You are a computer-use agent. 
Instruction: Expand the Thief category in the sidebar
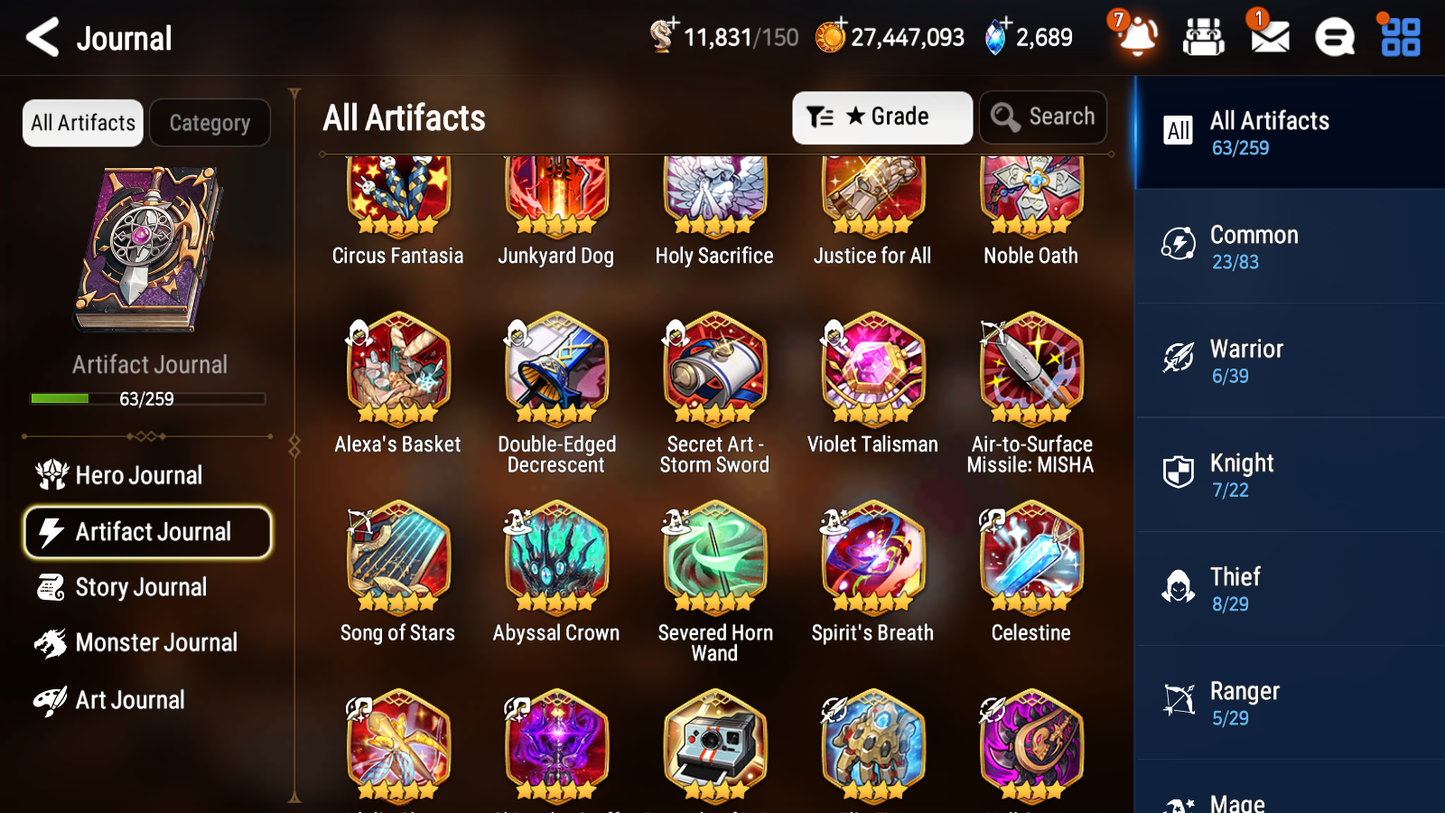(x=1289, y=588)
